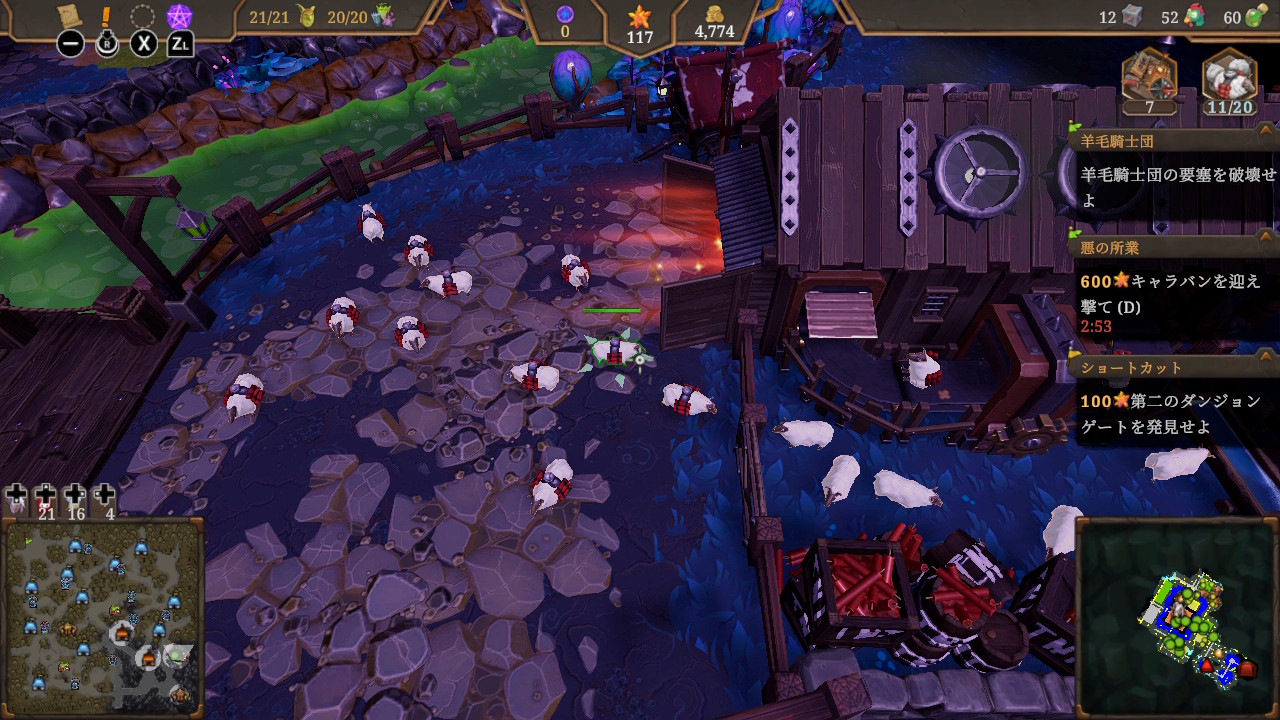Image resolution: width=1280 pixels, height=720 pixels.
Task: Open the quest scroll icon
Action: pyautogui.click(x=70, y=16)
